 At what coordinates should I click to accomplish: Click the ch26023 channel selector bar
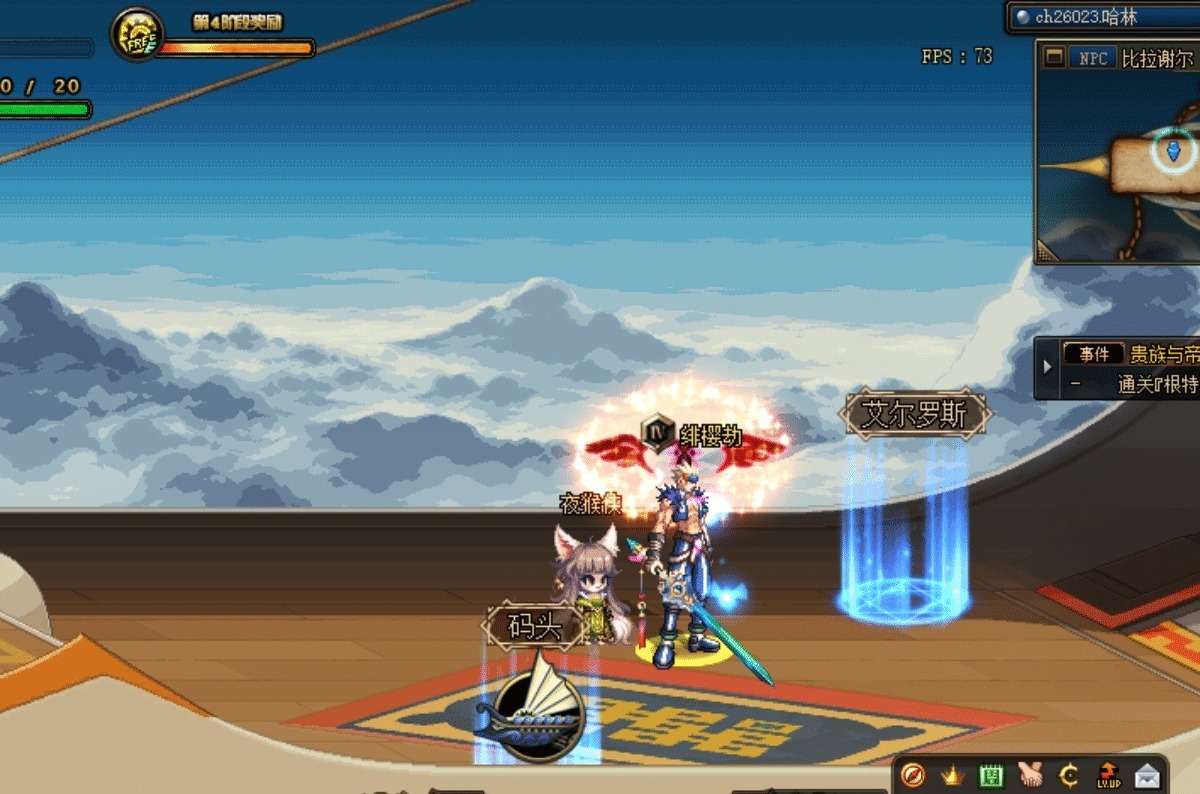[1100, 17]
